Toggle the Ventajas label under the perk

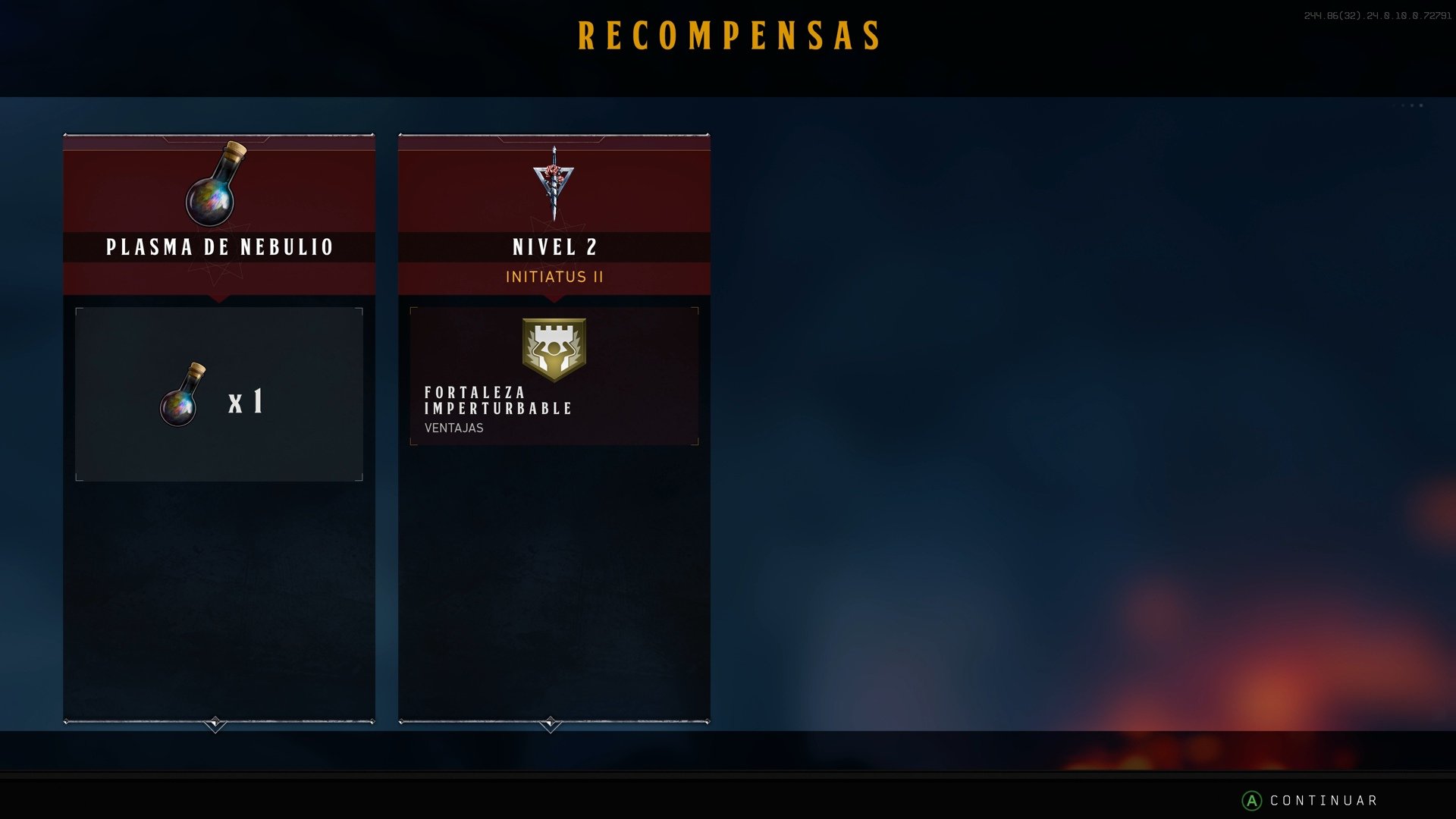pyautogui.click(x=453, y=428)
